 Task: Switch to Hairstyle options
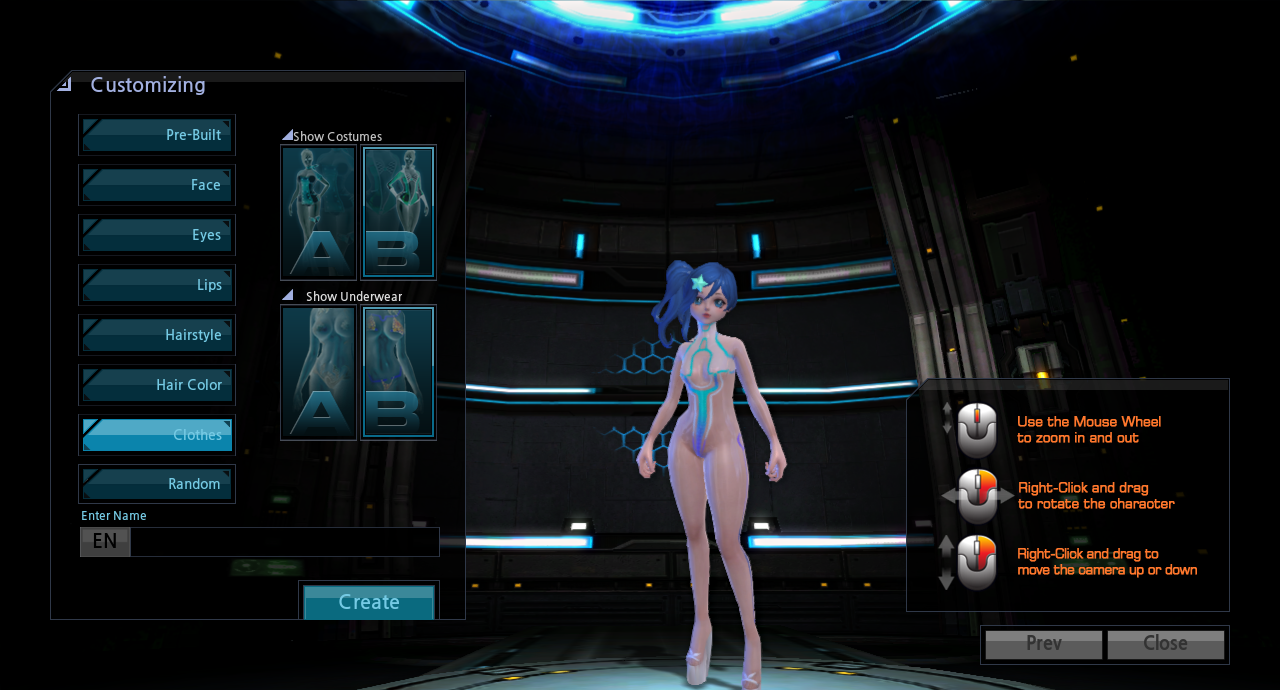pyautogui.click(x=157, y=335)
